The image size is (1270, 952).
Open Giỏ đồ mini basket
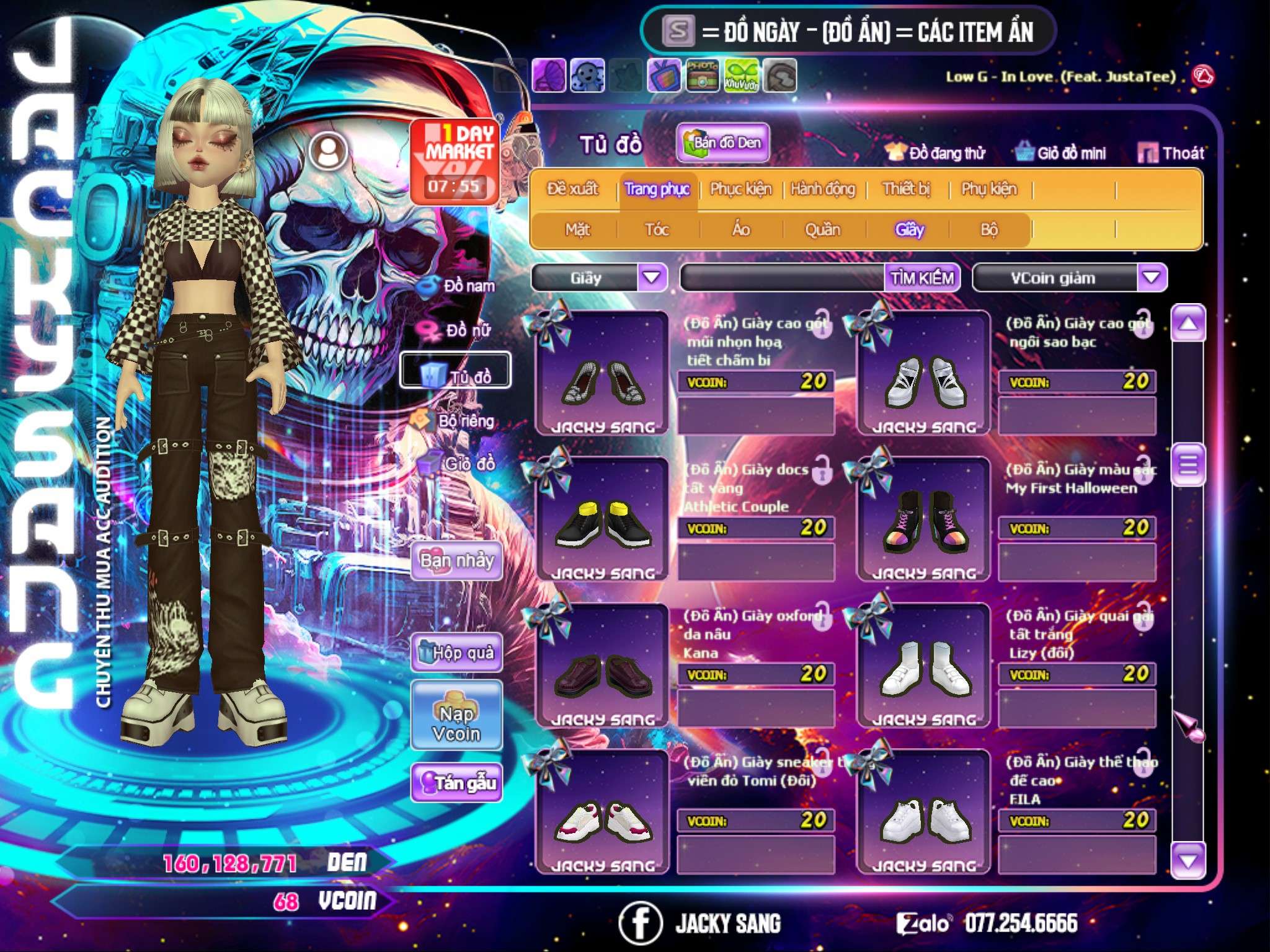1061,153
